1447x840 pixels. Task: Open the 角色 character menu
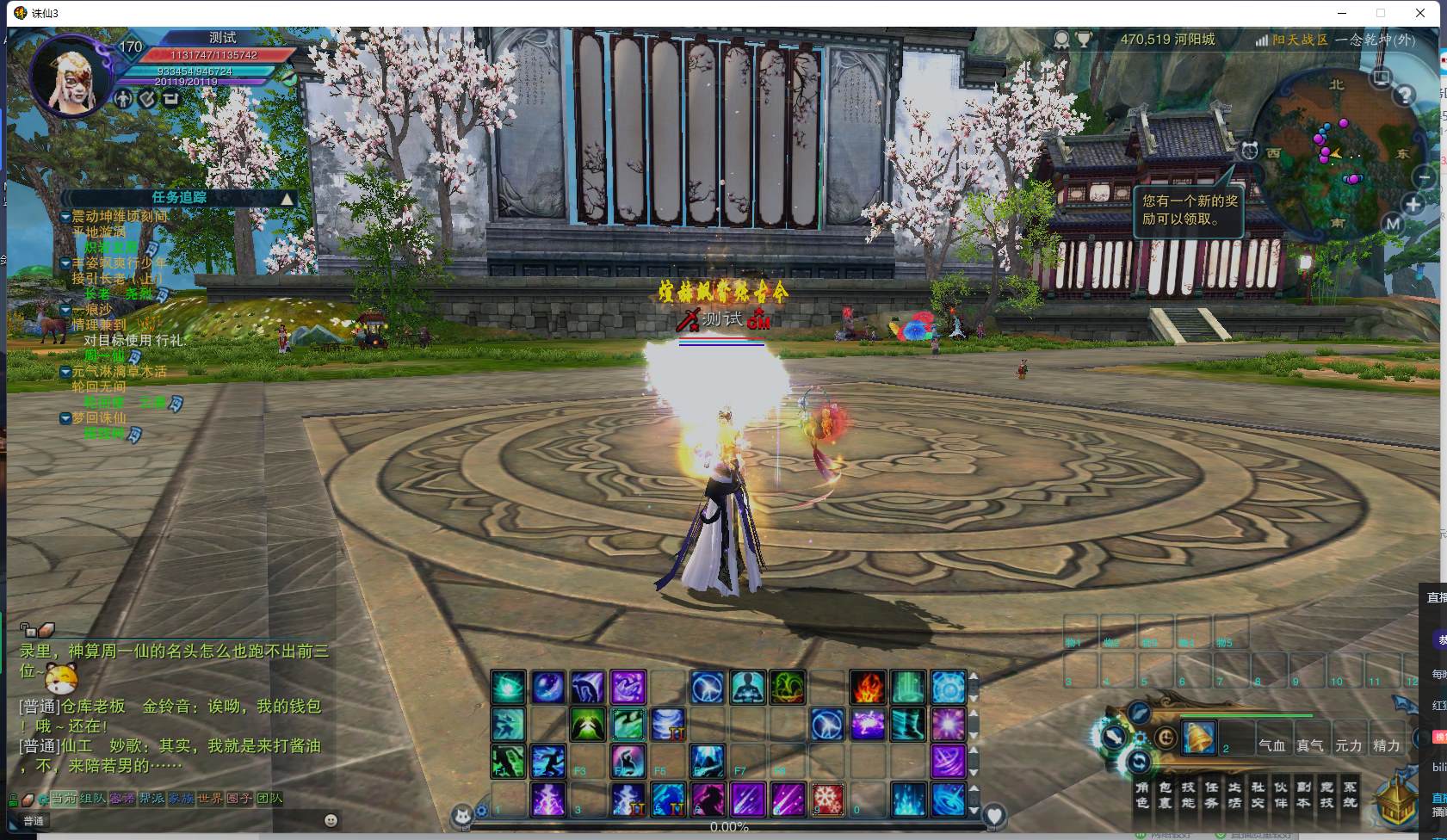tap(1142, 794)
